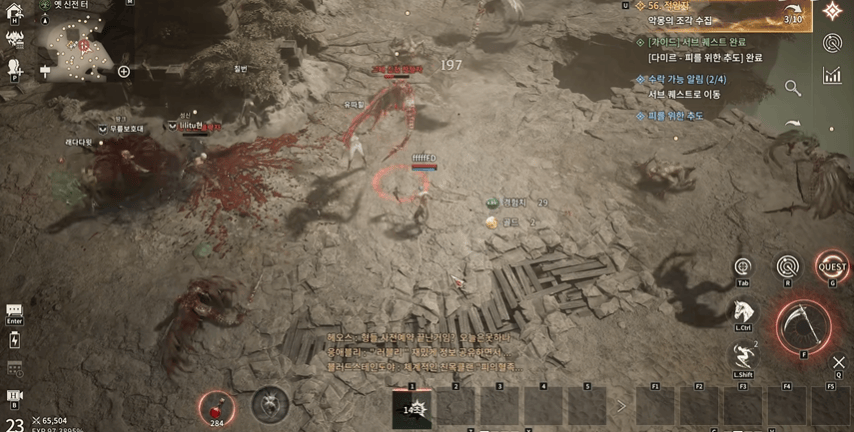Activate the skill in hotbar slot 1

point(412,408)
